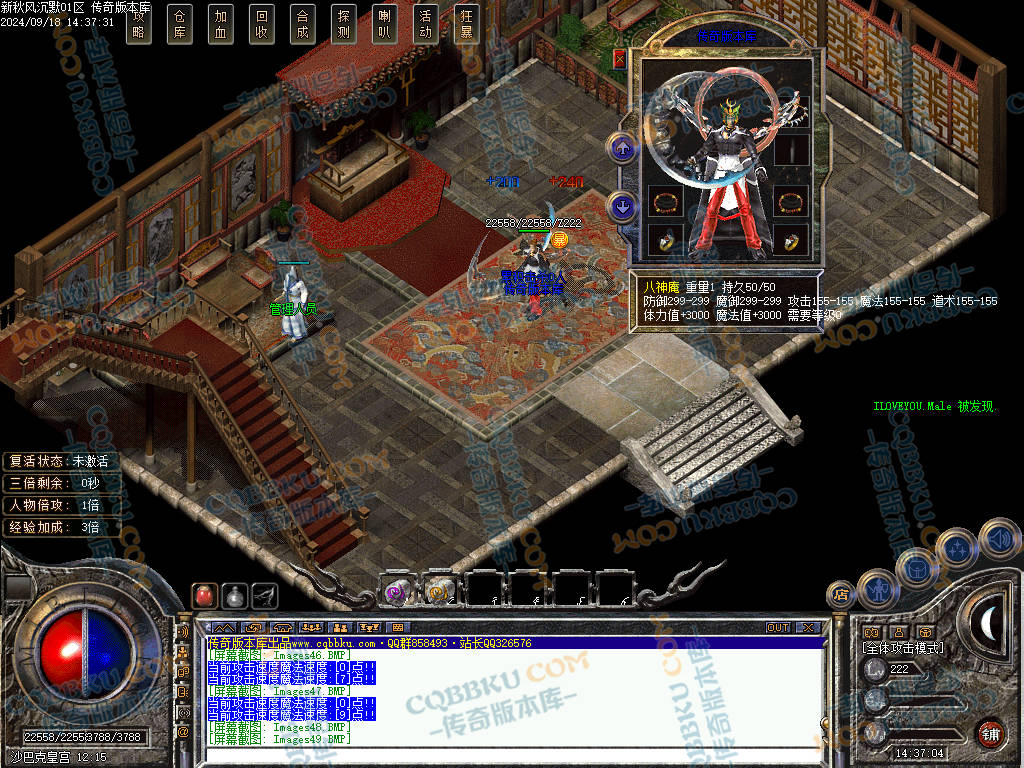Click the 加血 heal button
The width and height of the screenshot is (1024, 768).
220,23
